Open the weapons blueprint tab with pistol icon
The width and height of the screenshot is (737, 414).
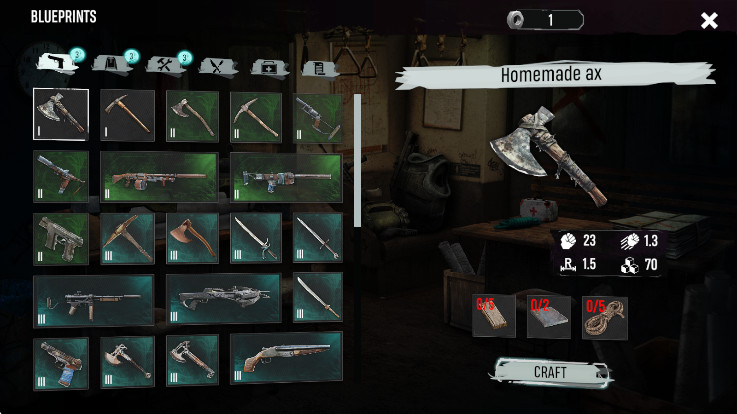(x=57, y=65)
